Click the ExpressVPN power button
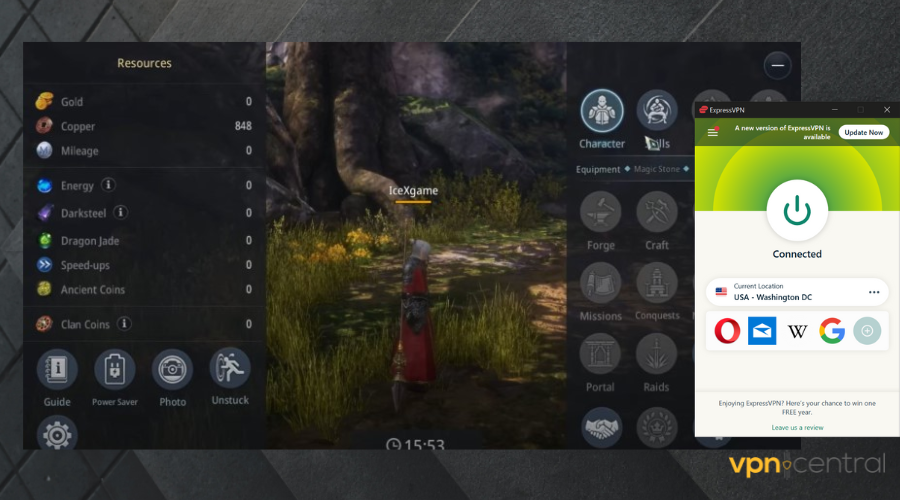Screen dimensions: 900x500 point(797,210)
